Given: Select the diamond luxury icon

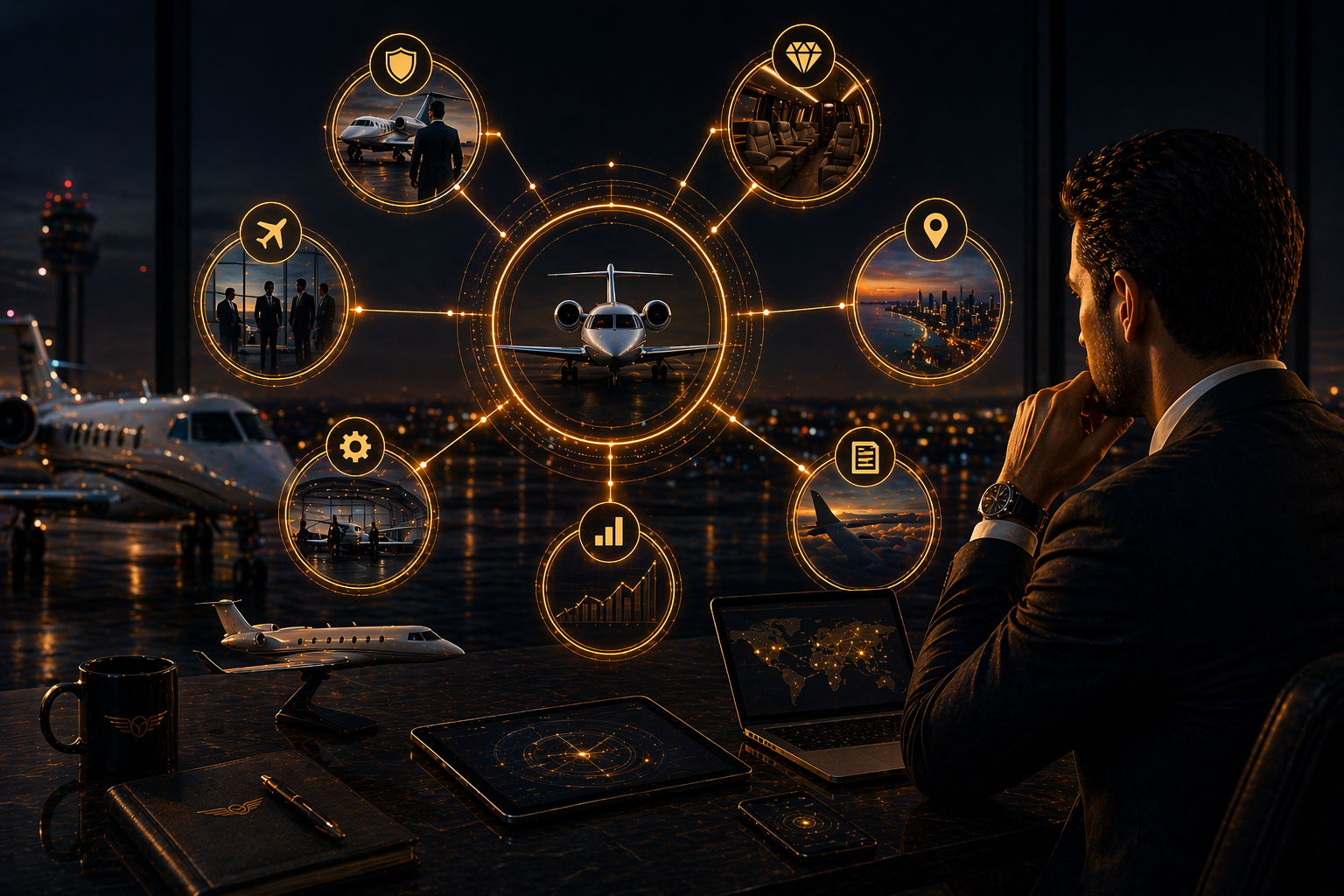Looking at the screenshot, I should coord(802,57).
